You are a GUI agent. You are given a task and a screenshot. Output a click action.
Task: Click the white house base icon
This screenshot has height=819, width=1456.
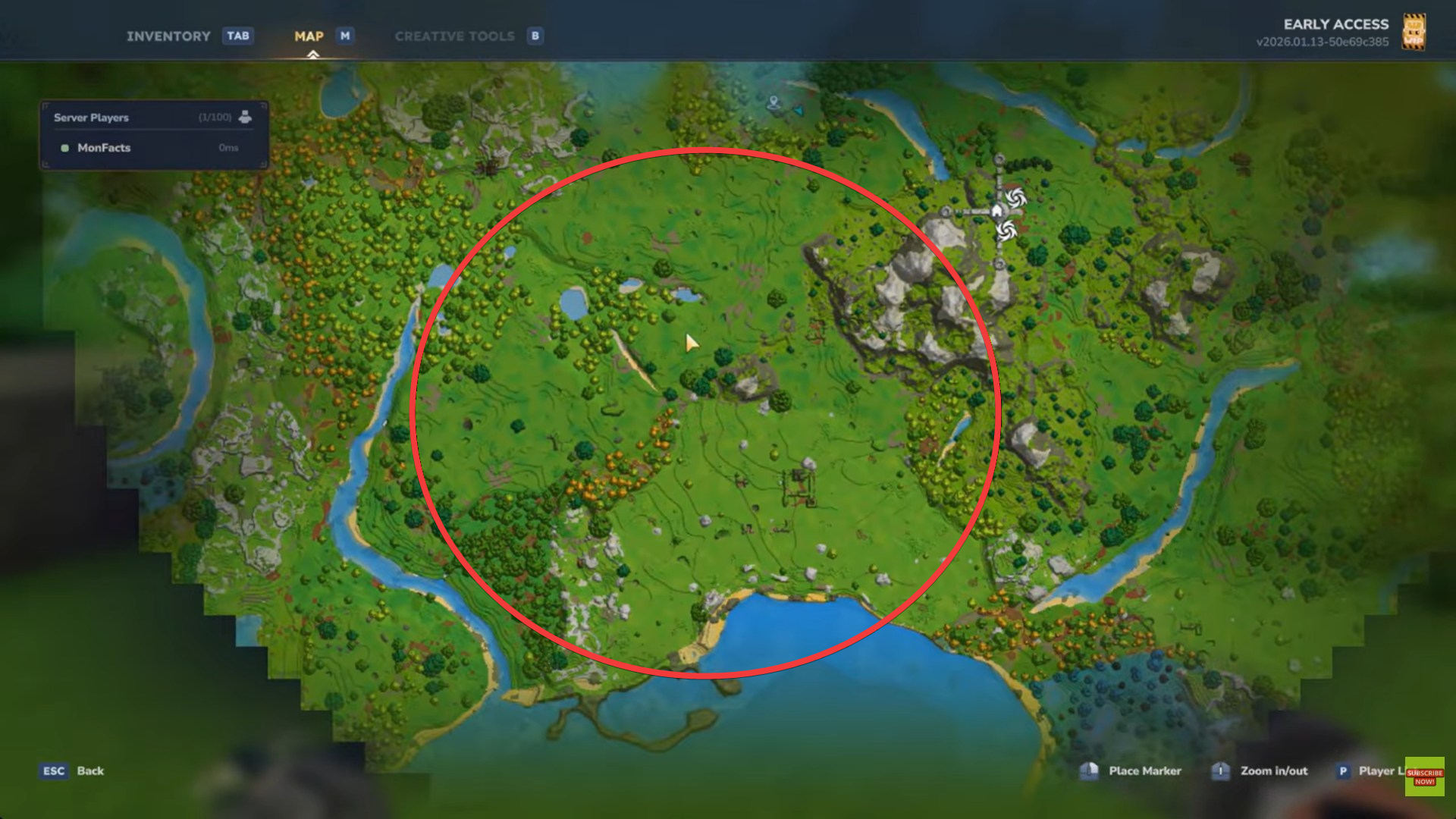[997, 211]
